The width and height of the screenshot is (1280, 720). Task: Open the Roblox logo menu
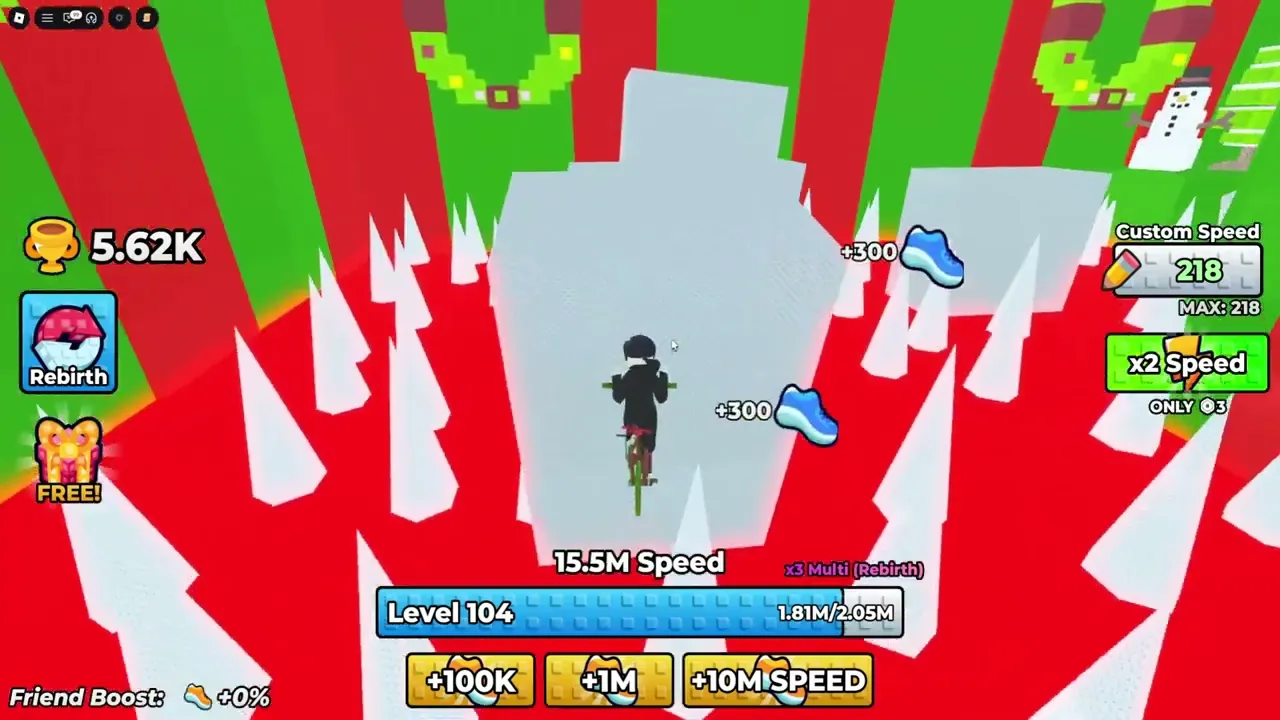[19, 17]
